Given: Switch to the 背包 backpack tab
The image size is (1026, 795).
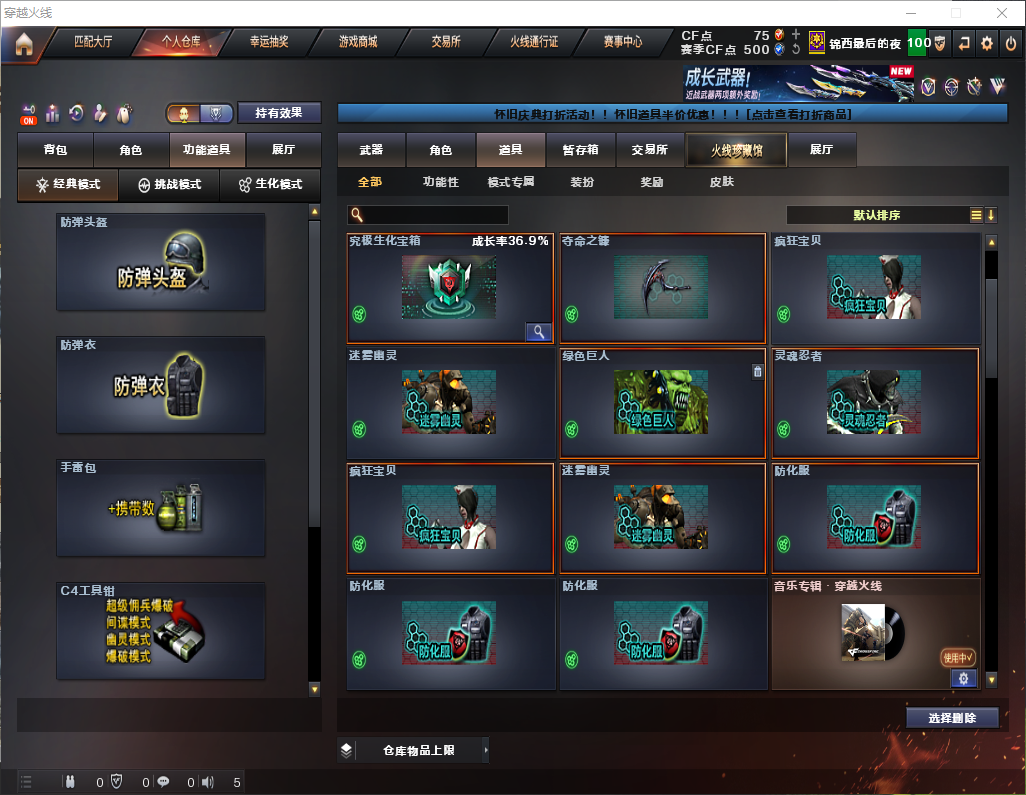Looking at the screenshot, I should point(55,150).
